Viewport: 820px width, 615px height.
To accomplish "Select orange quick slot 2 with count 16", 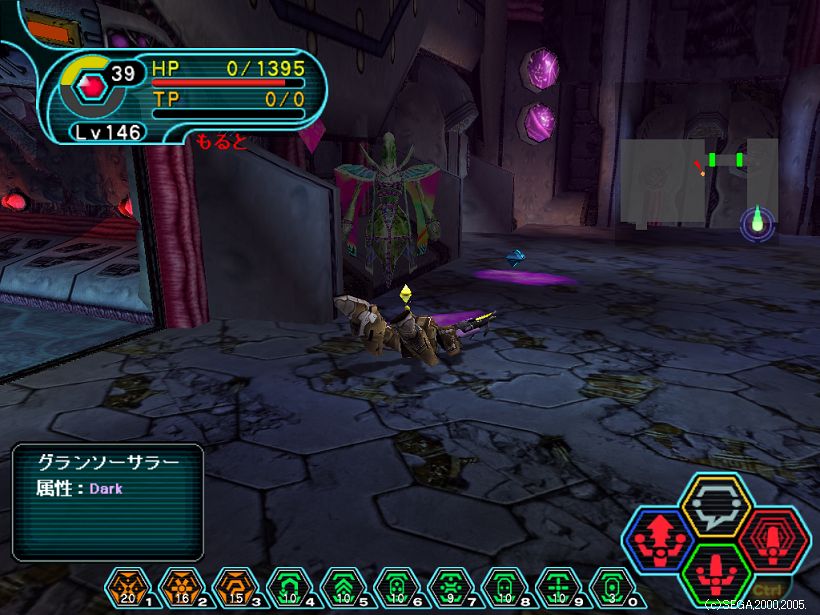I will pyautogui.click(x=180, y=585).
